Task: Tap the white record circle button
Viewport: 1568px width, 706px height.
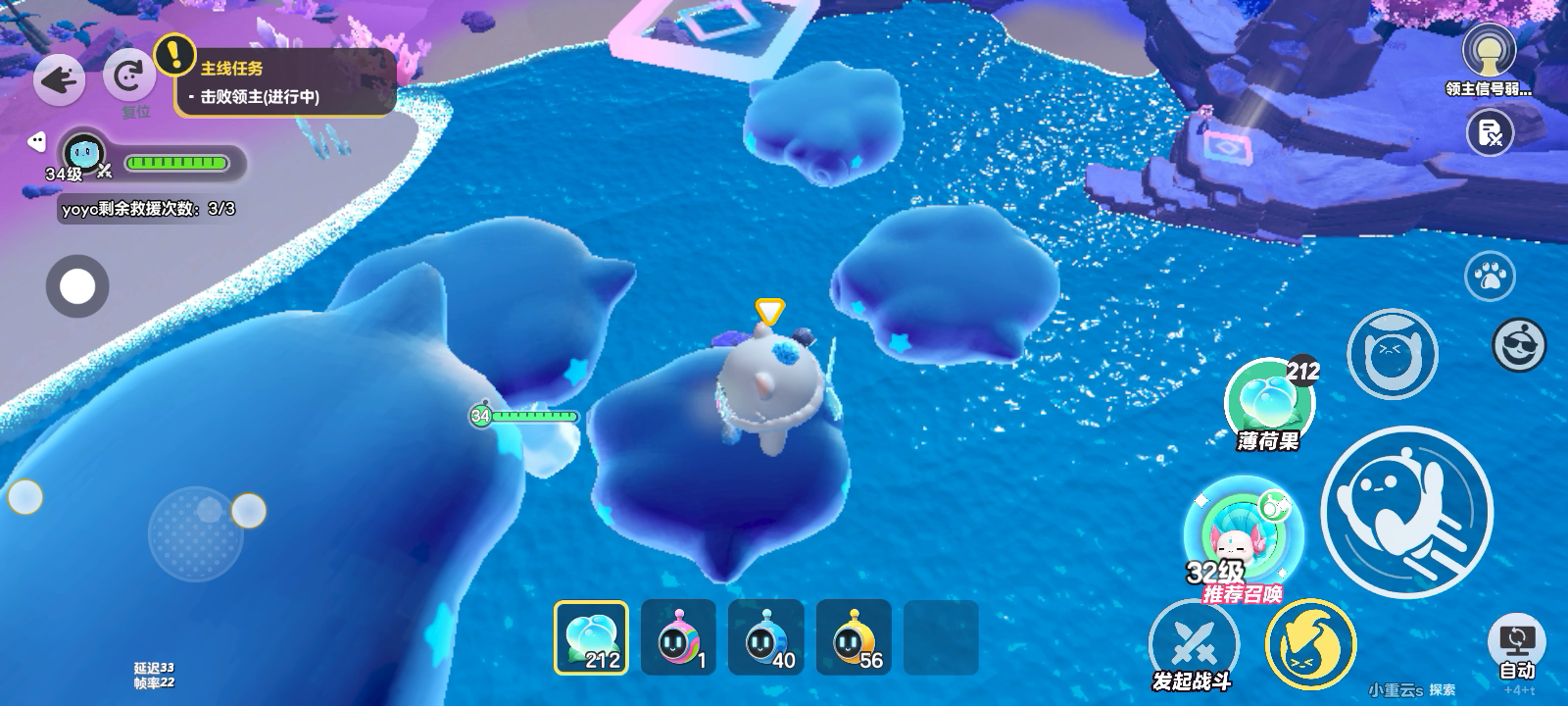Action: click(x=77, y=286)
